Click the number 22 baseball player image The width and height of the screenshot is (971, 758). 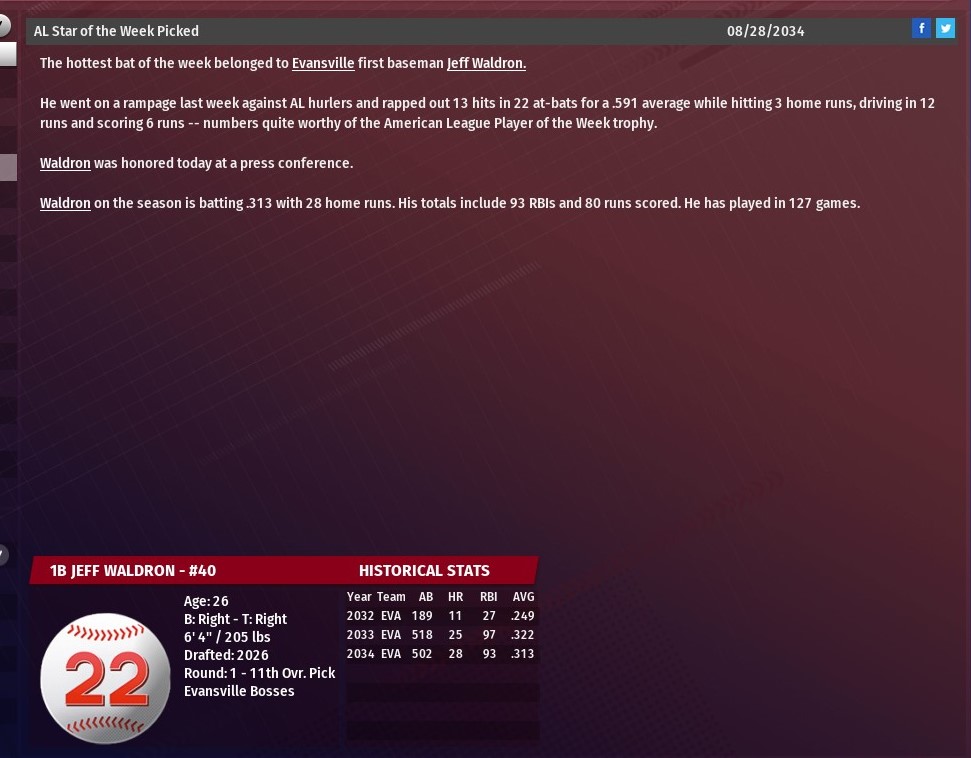click(x=105, y=678)
